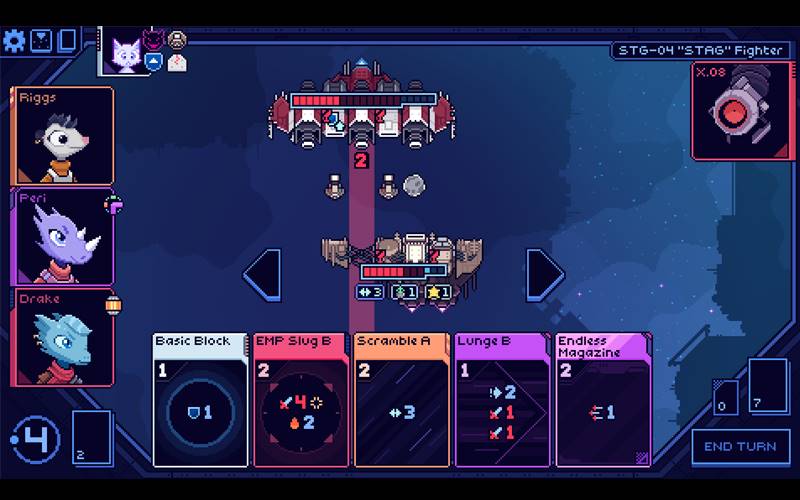
Task: Open the settings gear menu
Action: tap(14, 40)
